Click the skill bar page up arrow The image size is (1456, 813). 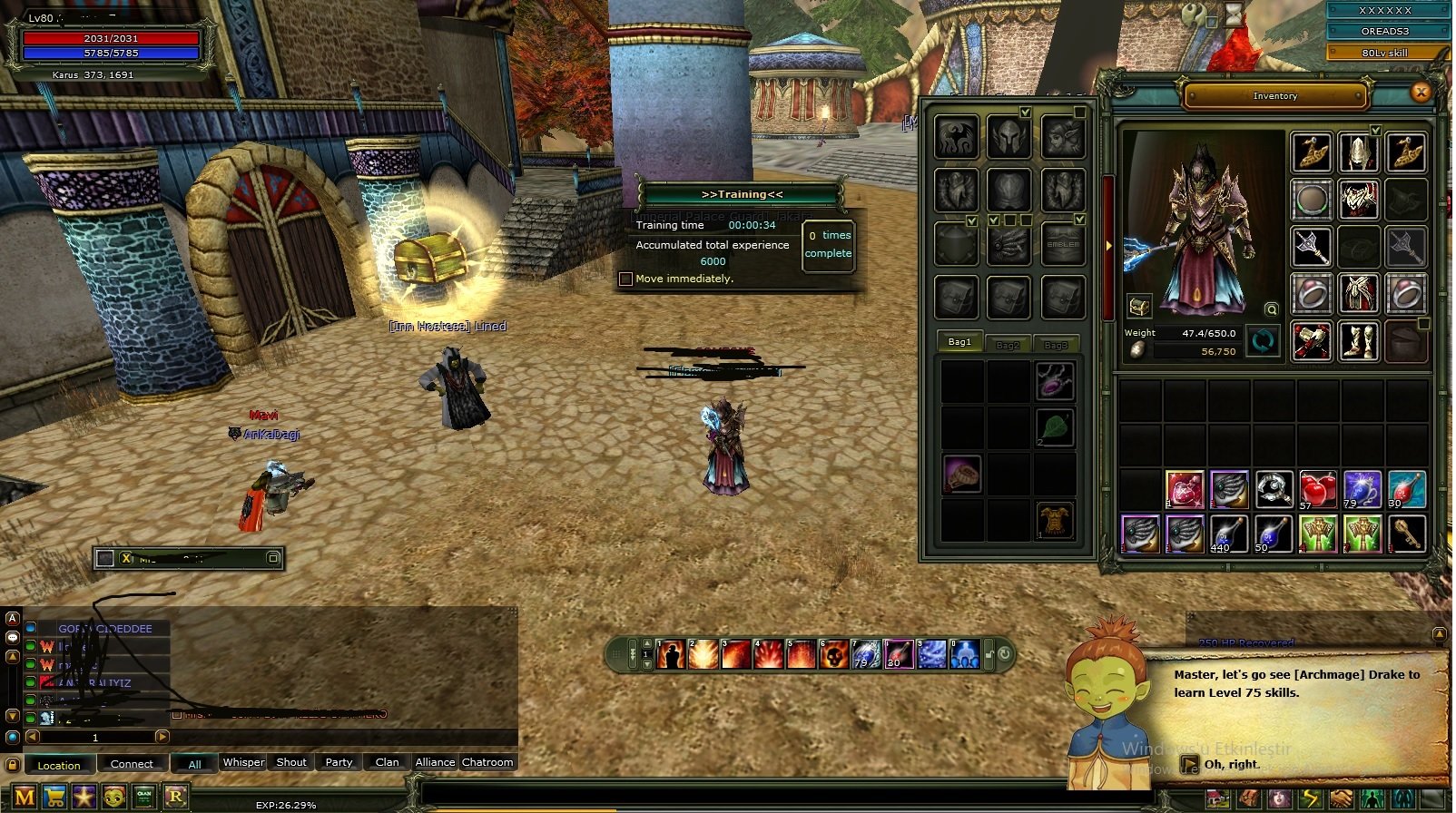[645, 642]
